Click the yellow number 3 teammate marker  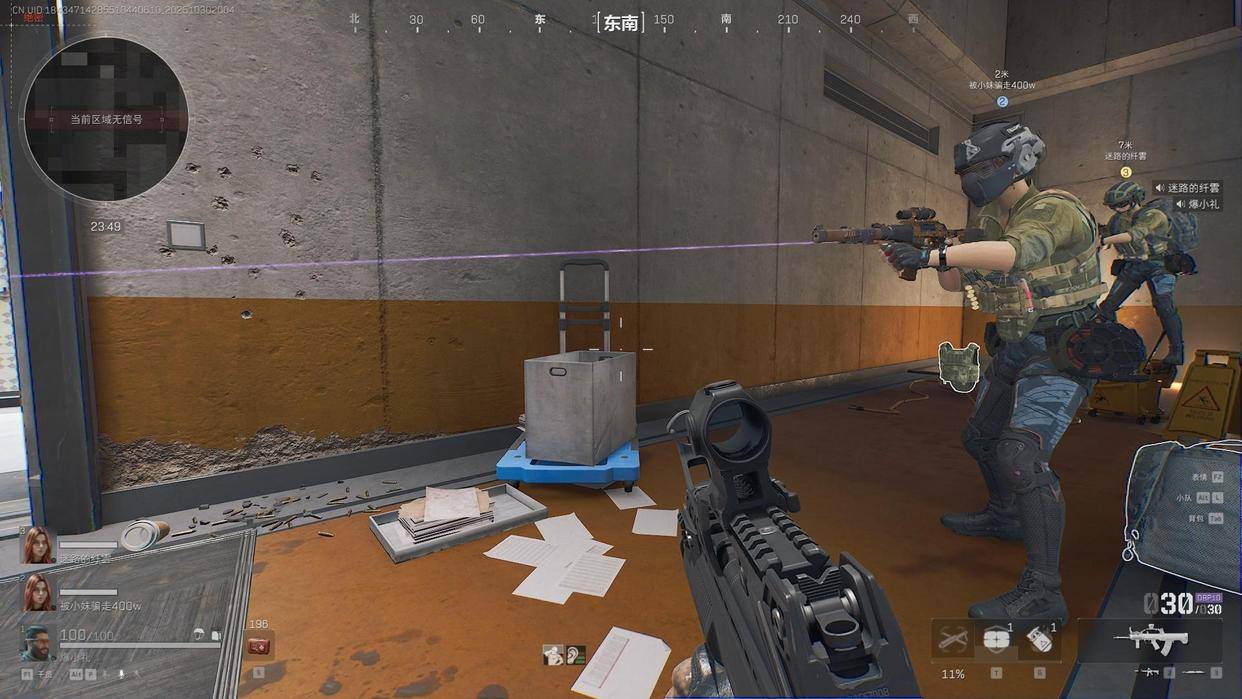[1125, 172]
